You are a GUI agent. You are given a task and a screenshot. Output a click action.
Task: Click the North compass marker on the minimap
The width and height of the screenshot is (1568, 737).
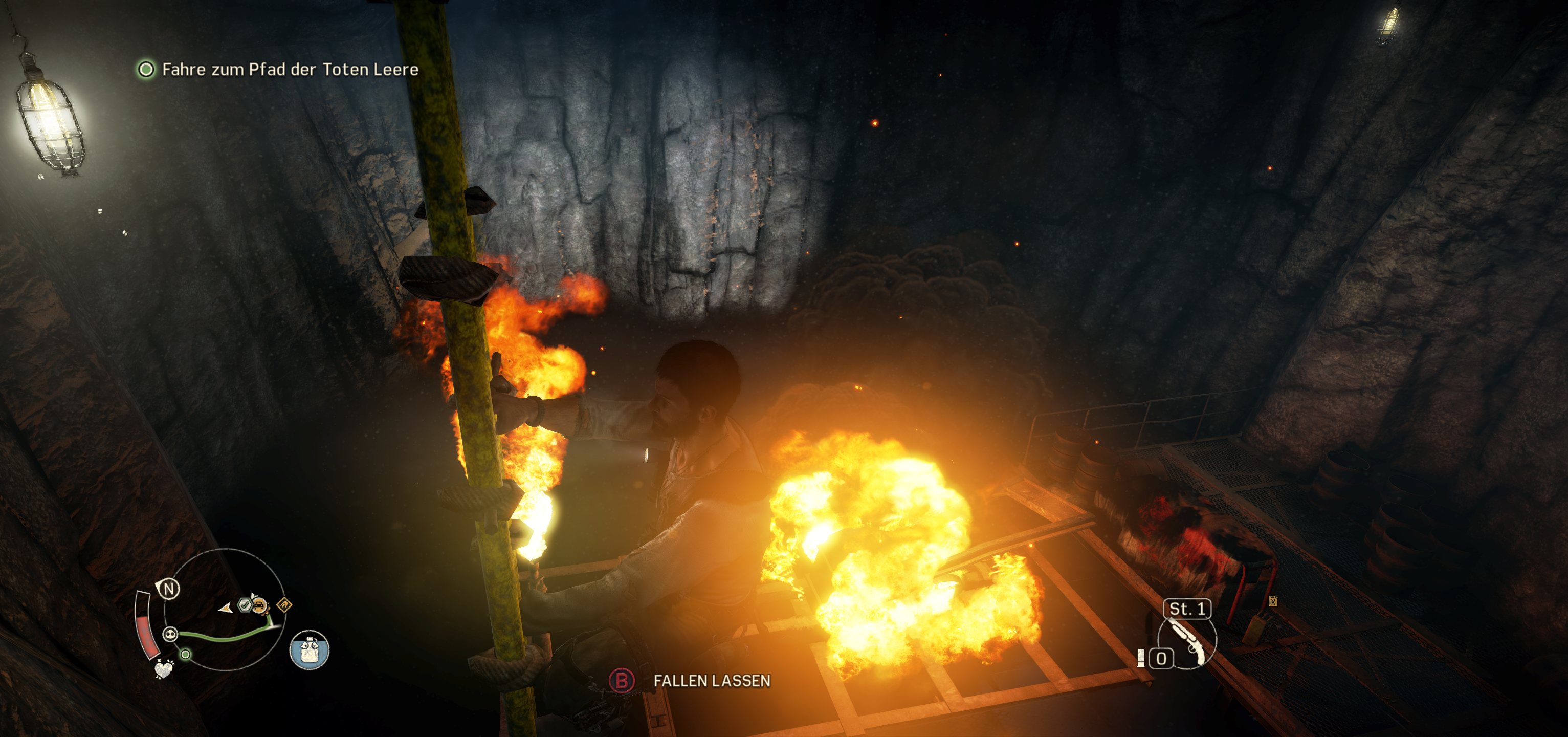tap(170, 589)
